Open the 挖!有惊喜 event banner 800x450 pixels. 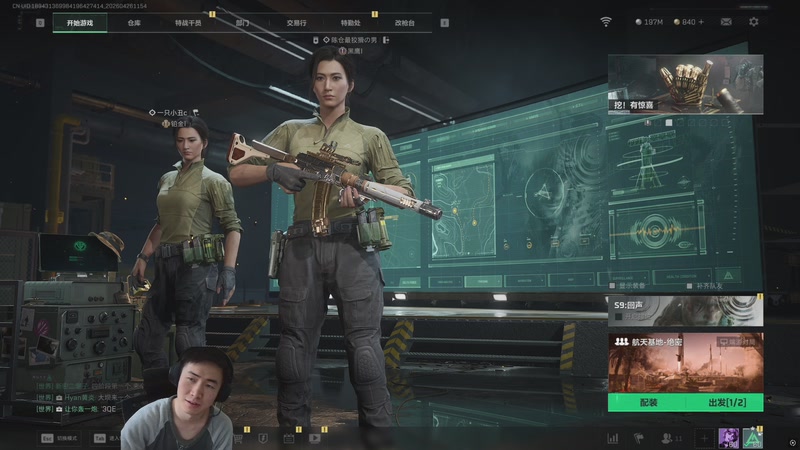pyautogui.click(x=685, y=85)
